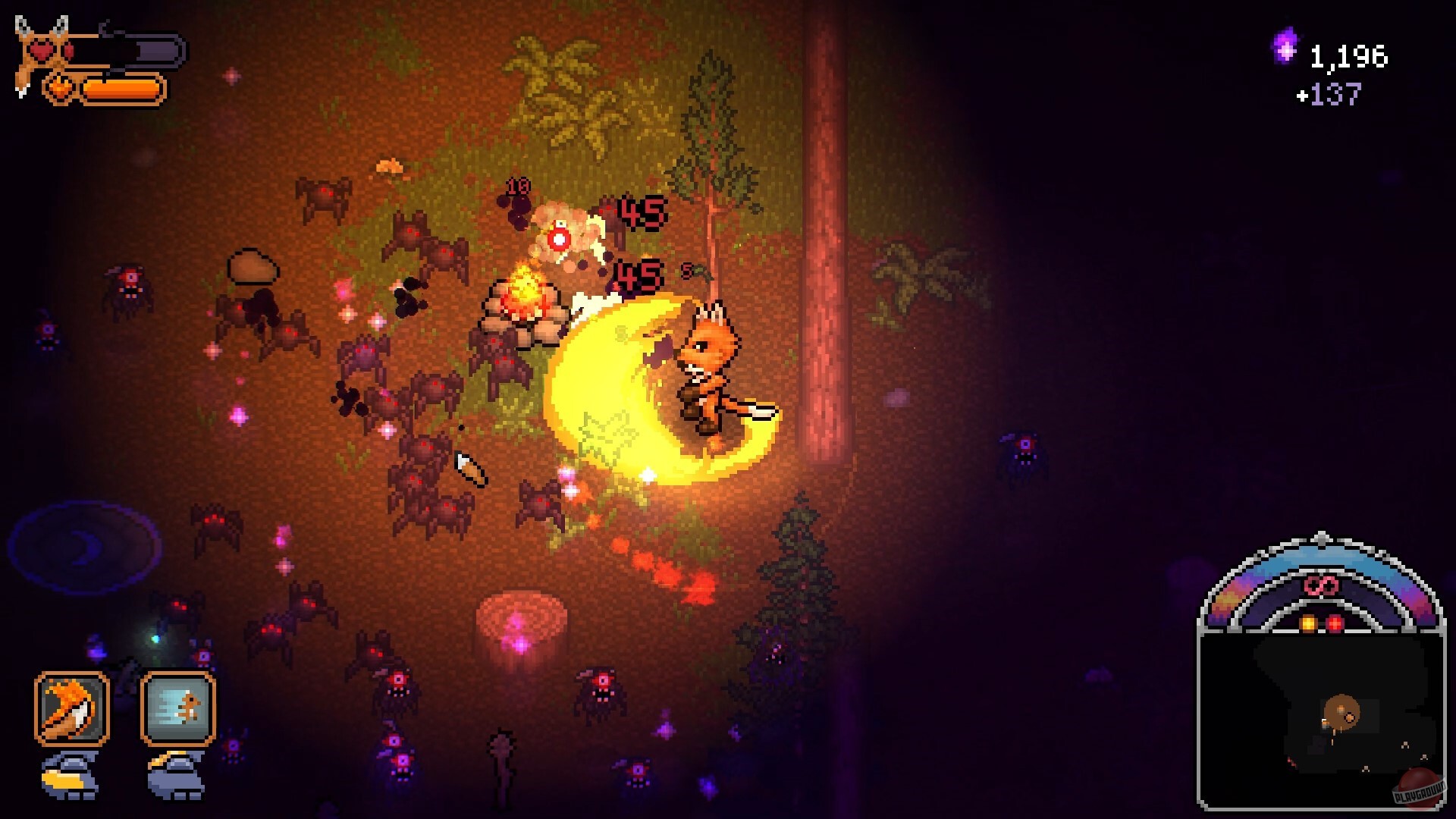Image resolution: width=1456 pixels, height=819 pixels.
Task: Toggle the orange dot indicator on the minimap arch
Action: tap(1308, 623)
